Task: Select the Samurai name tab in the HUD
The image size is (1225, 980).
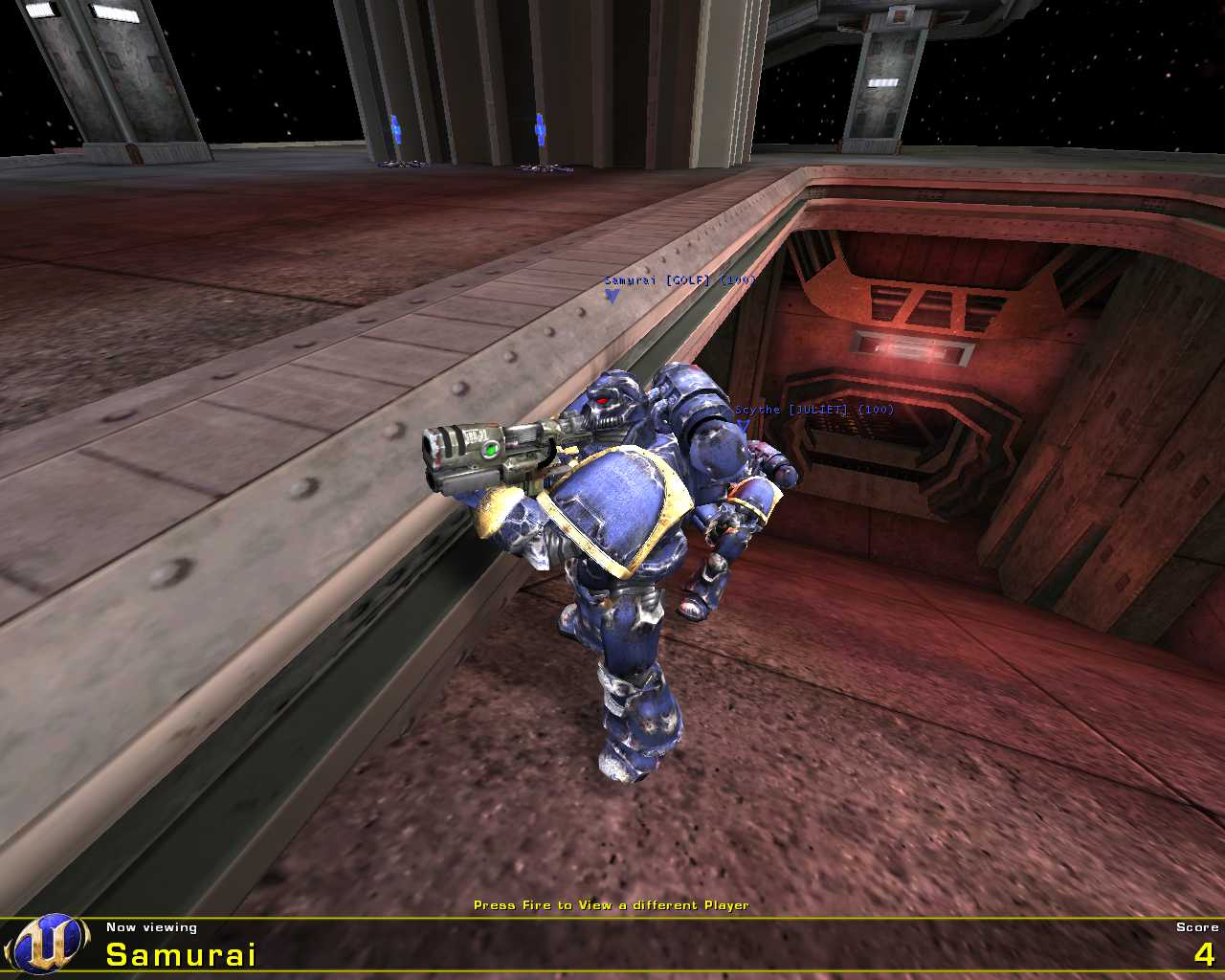Action: point(181,953)
